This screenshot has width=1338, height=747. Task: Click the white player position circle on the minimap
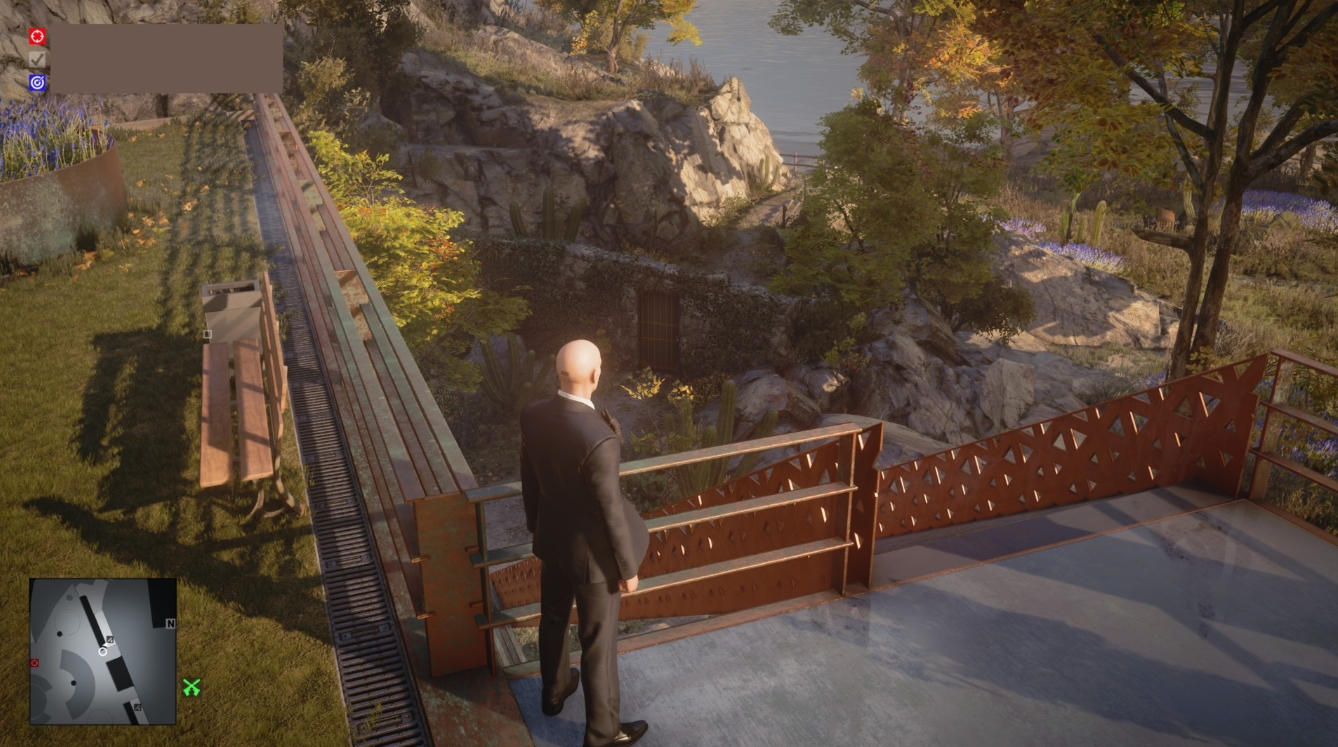click(x=103, y=653)
